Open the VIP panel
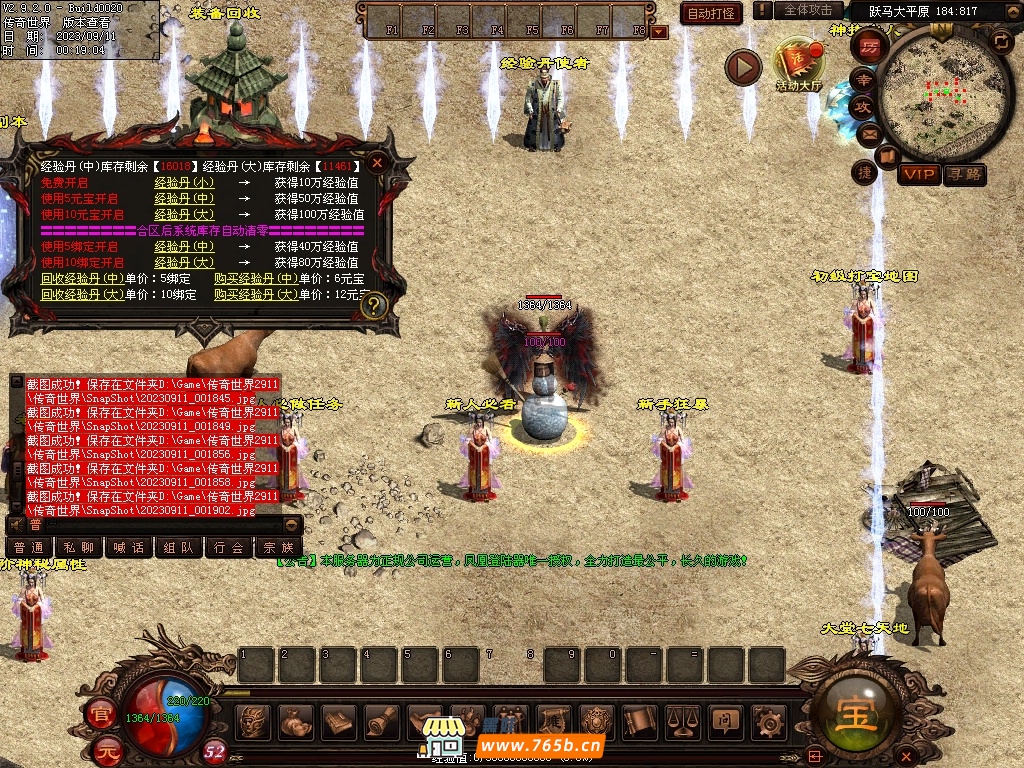 pos(919,175)
